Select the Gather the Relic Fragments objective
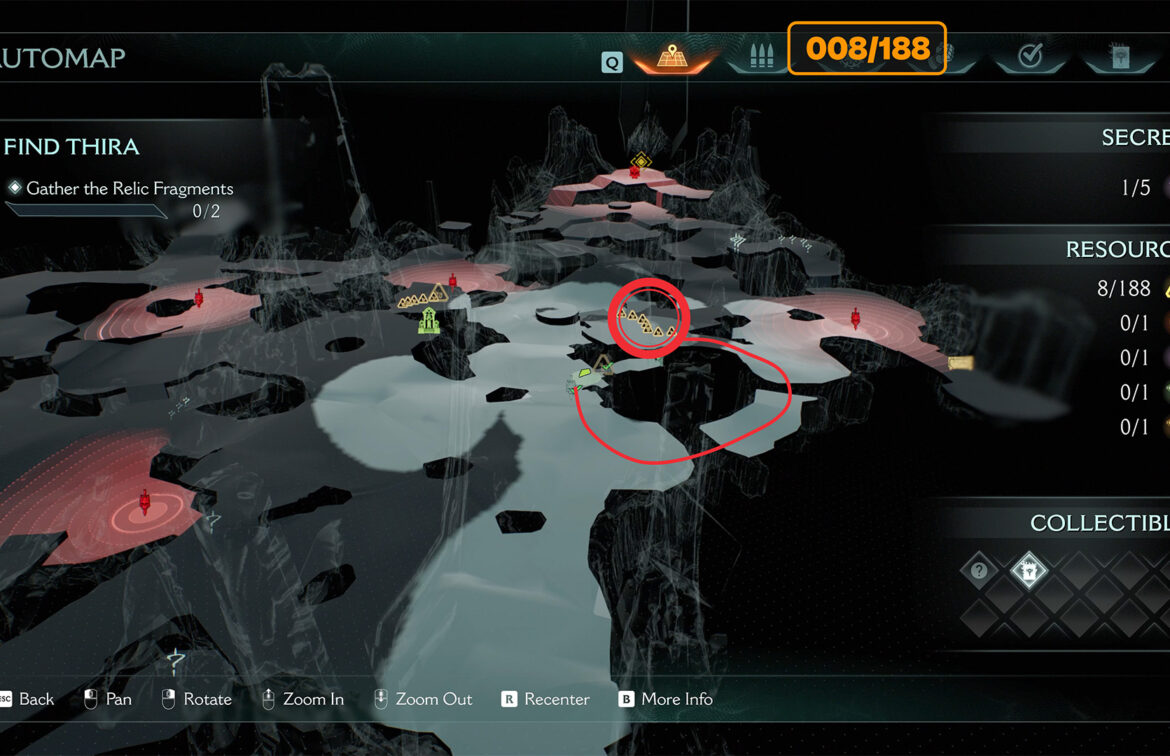This screenshot has height=756, width=1170. (x=129, y=188)
